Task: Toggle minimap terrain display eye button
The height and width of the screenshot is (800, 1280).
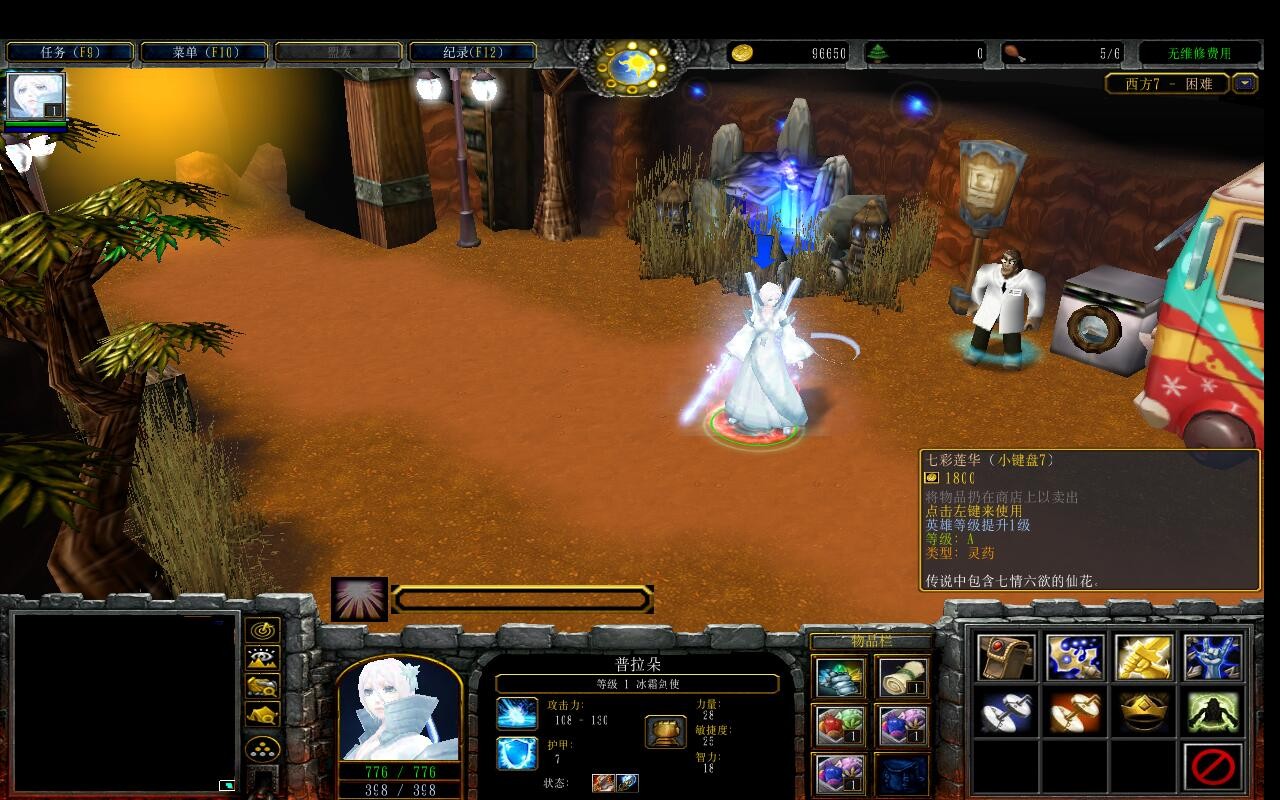Action: coord(263,659)
